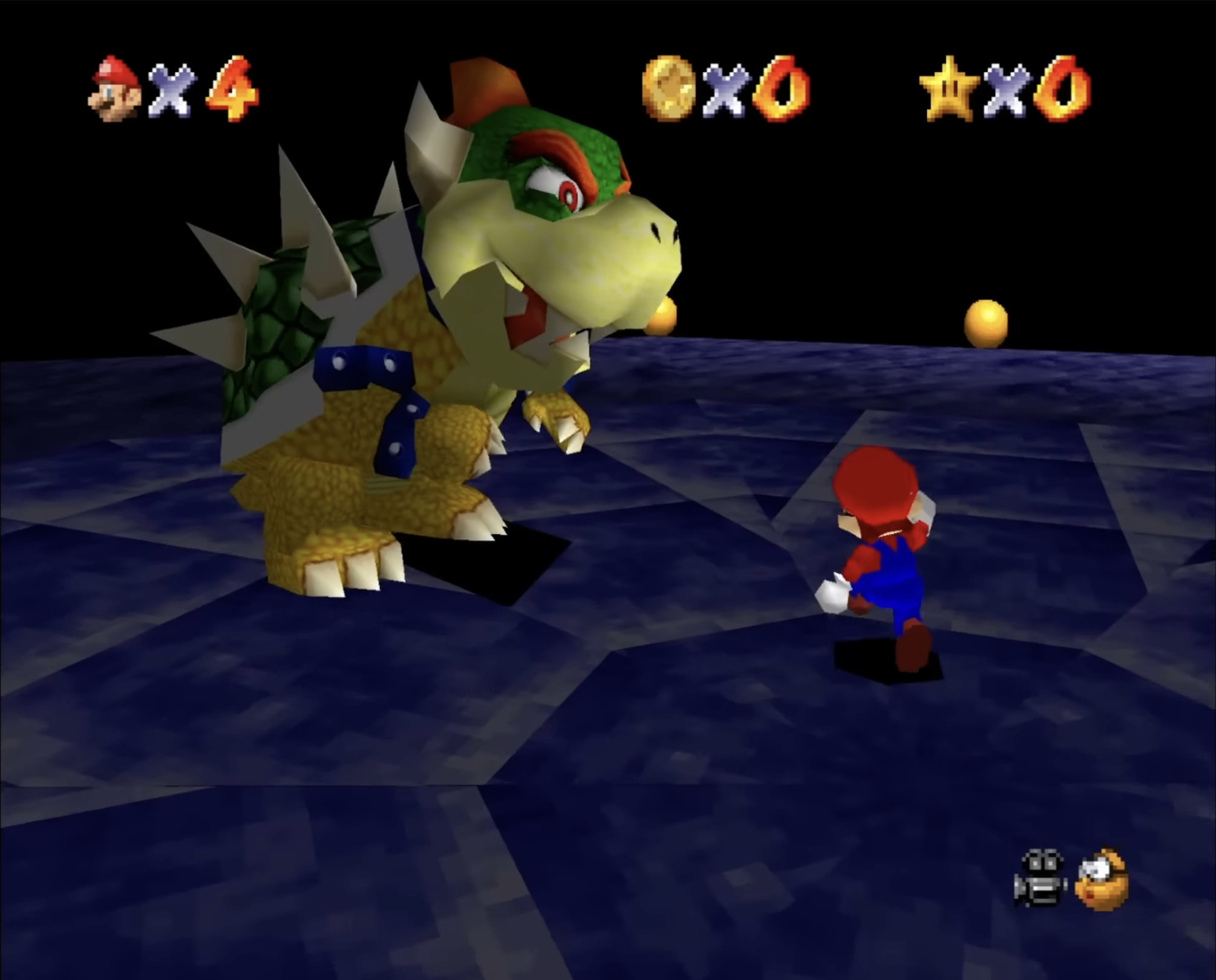
Task: Click the camera mode icon
Action: (1039, 880)
